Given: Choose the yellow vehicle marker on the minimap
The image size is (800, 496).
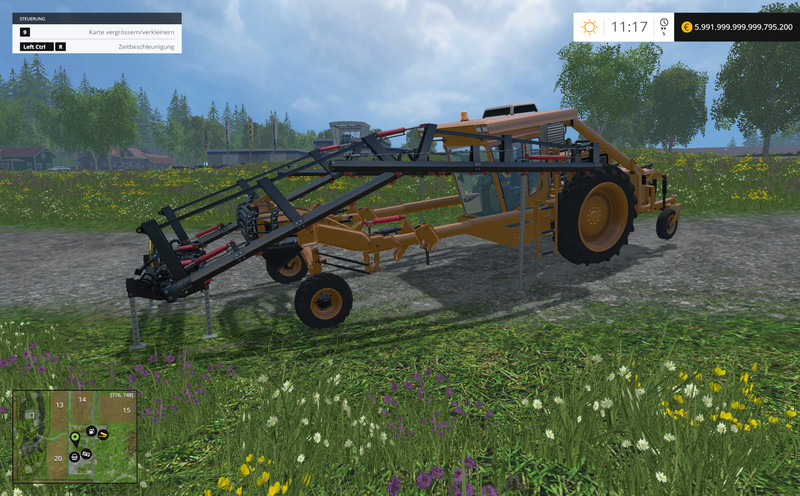Looking at the screenshot, I should 103,434.
